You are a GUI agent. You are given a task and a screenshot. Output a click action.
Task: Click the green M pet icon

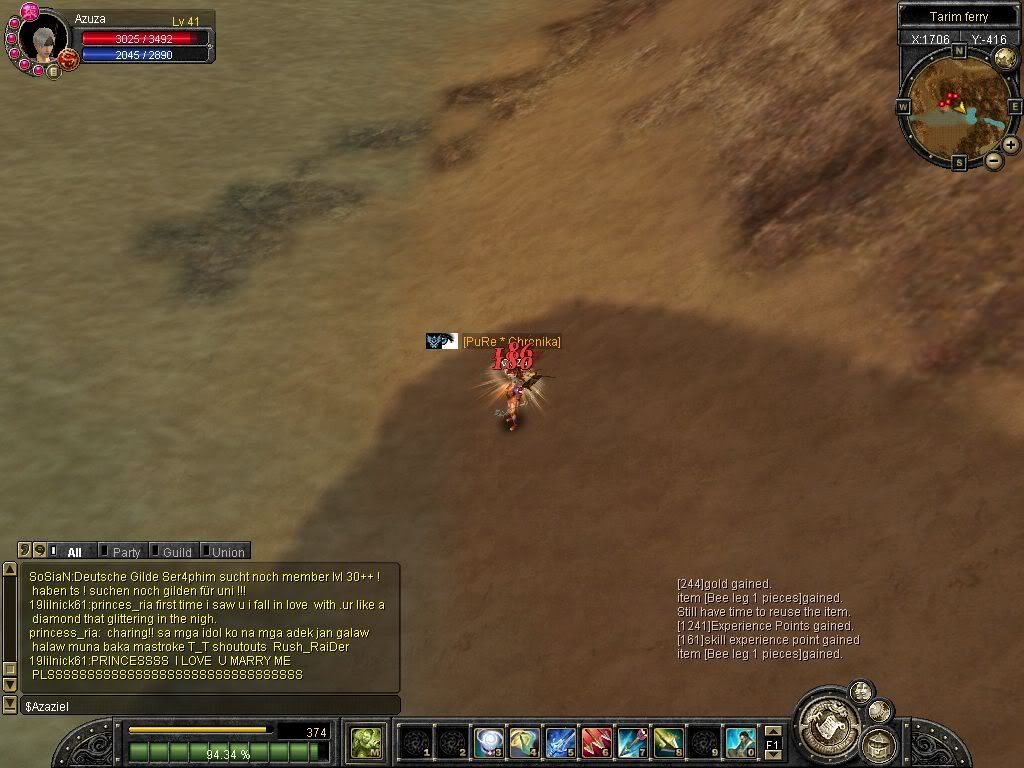click(367, 742)
